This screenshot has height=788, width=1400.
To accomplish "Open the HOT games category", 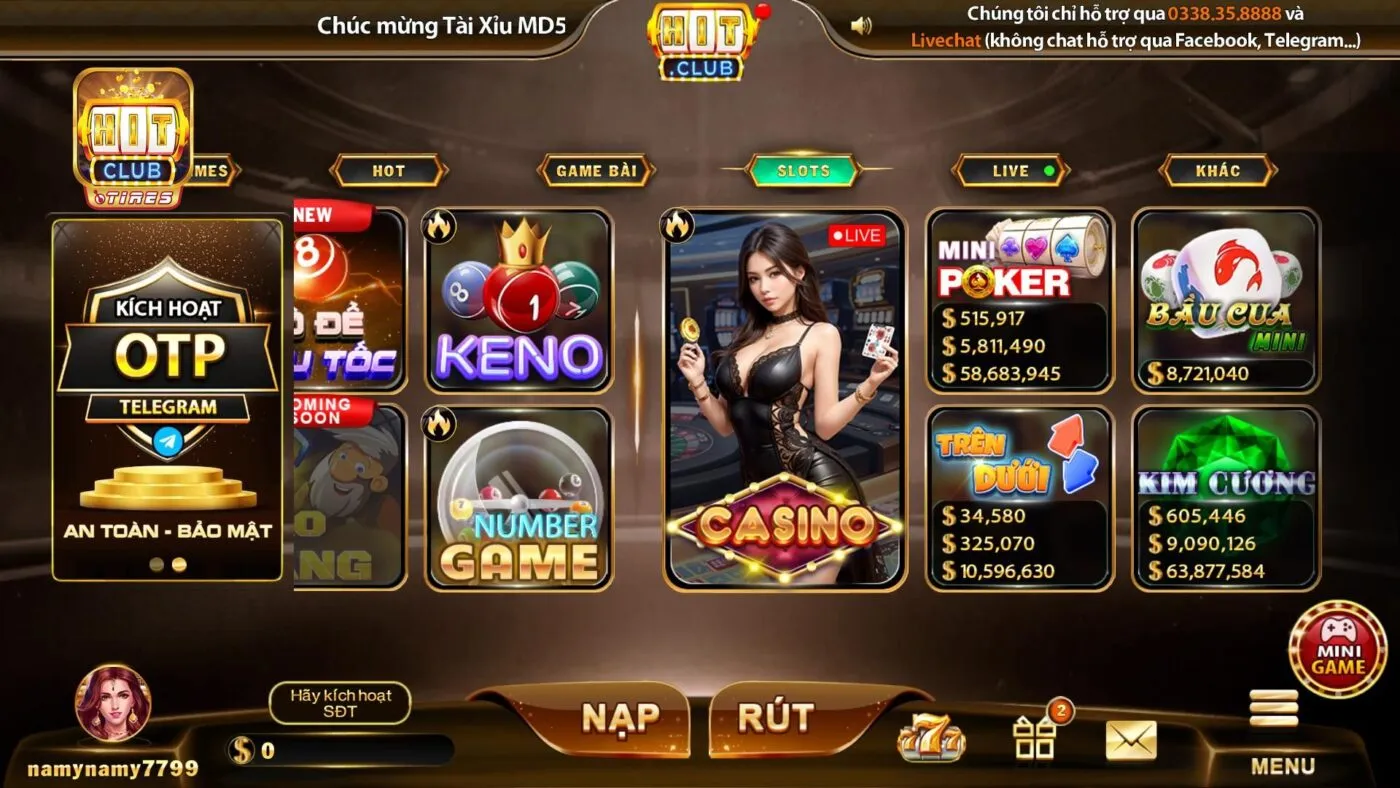I will tap(390, 170).
